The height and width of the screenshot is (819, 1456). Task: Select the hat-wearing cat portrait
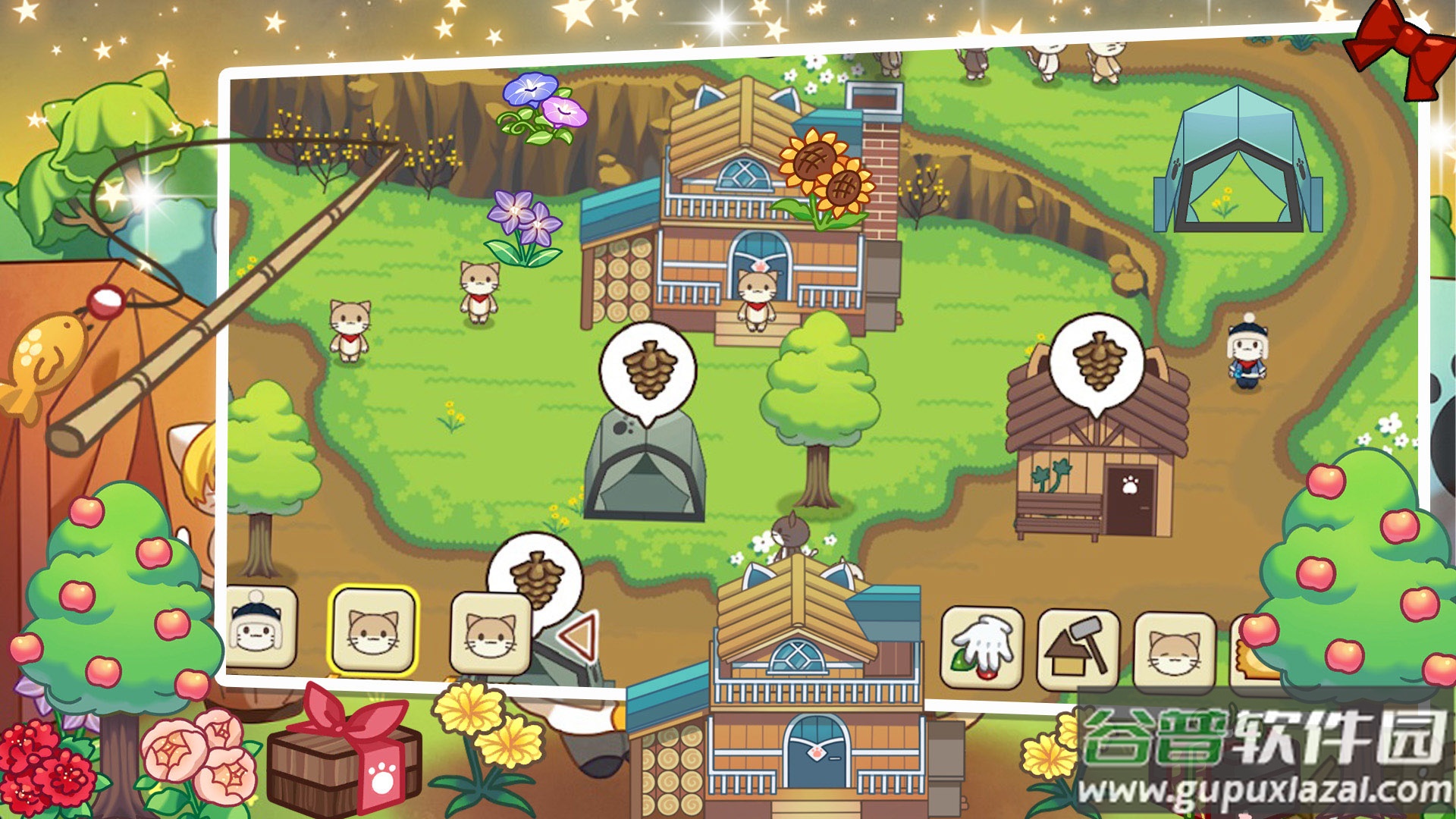[259, 628]
